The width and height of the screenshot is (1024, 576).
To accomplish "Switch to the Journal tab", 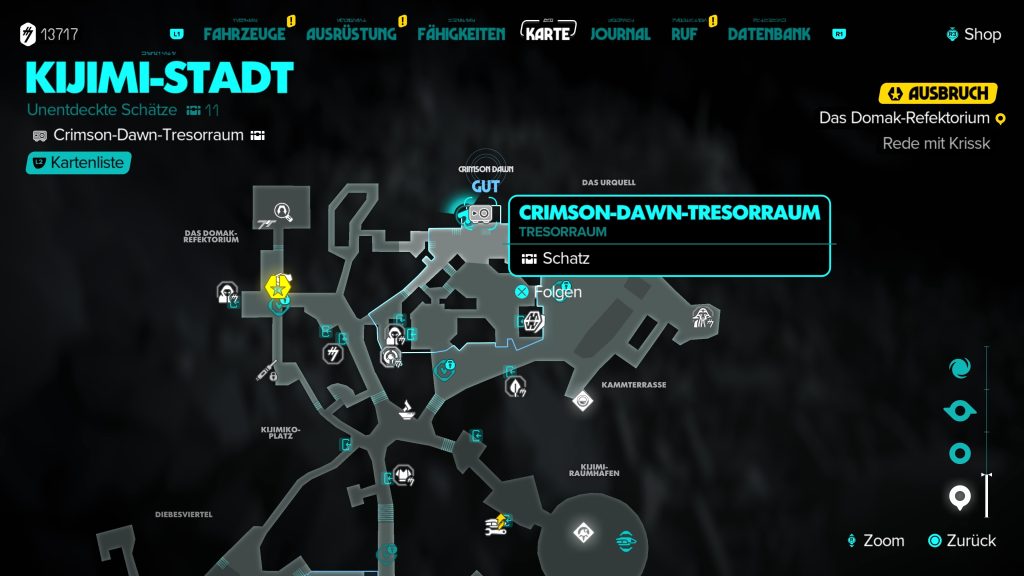I will click(620, 34).
